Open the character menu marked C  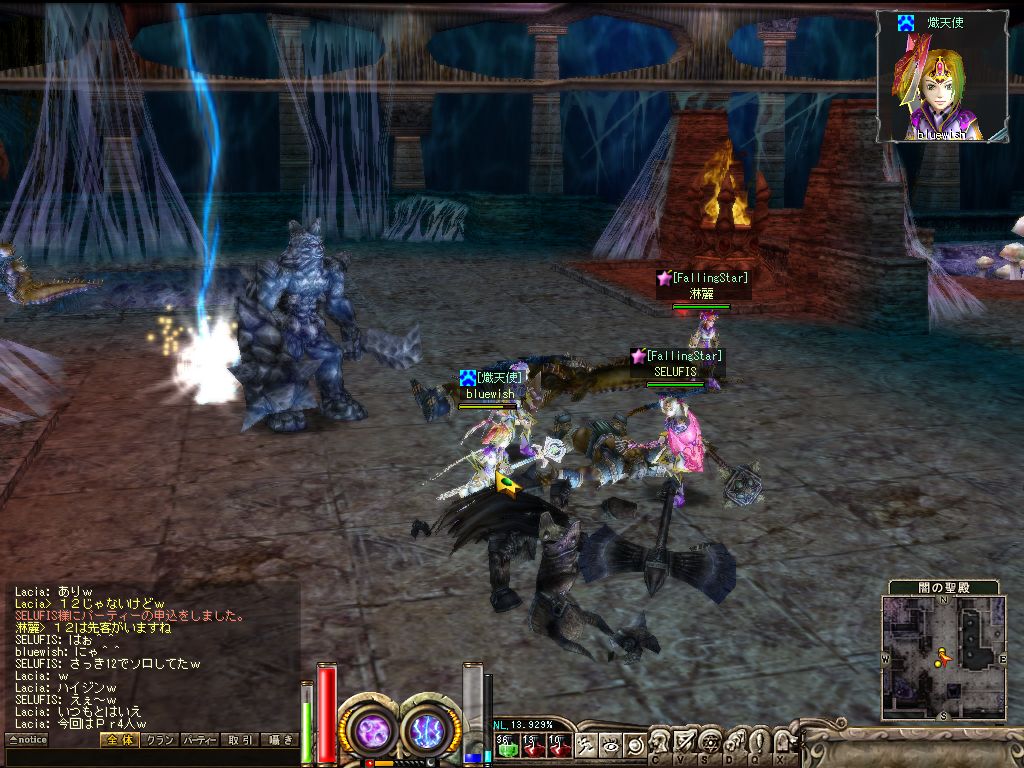661,743
